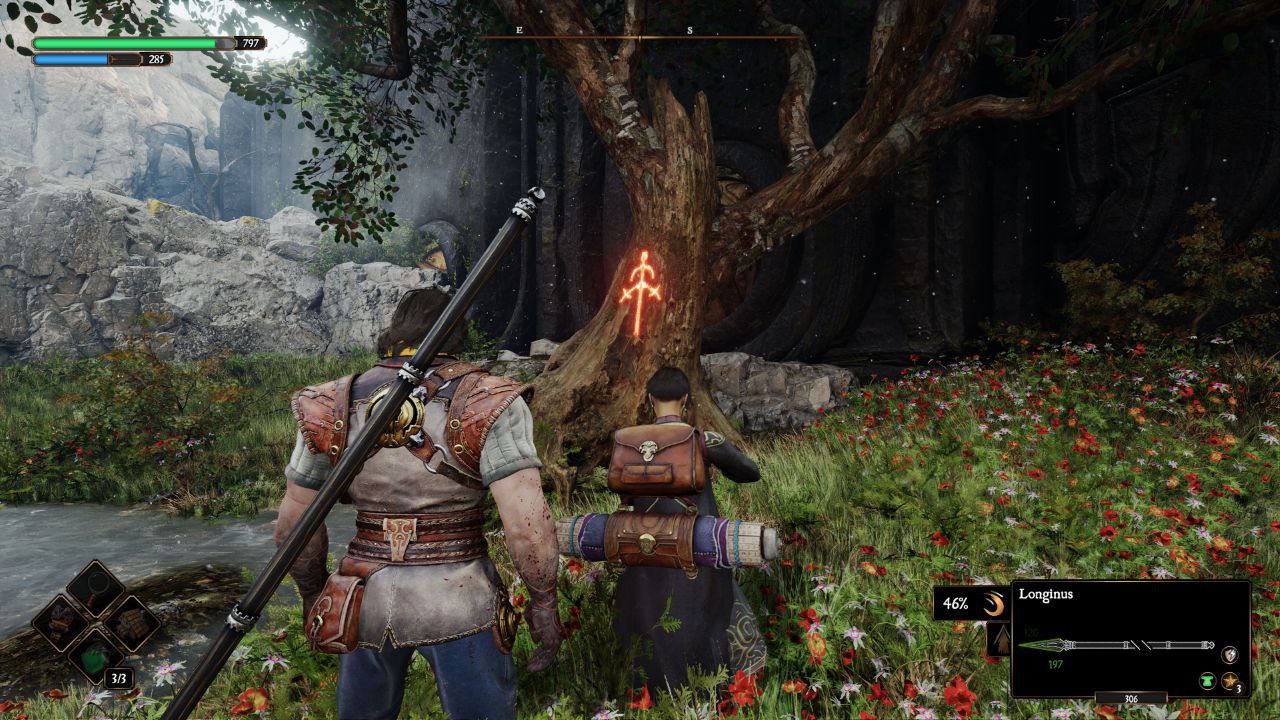1280x720 pixels.
Task: Click the crescent moon stance icon
Action: tap(993, 603)
